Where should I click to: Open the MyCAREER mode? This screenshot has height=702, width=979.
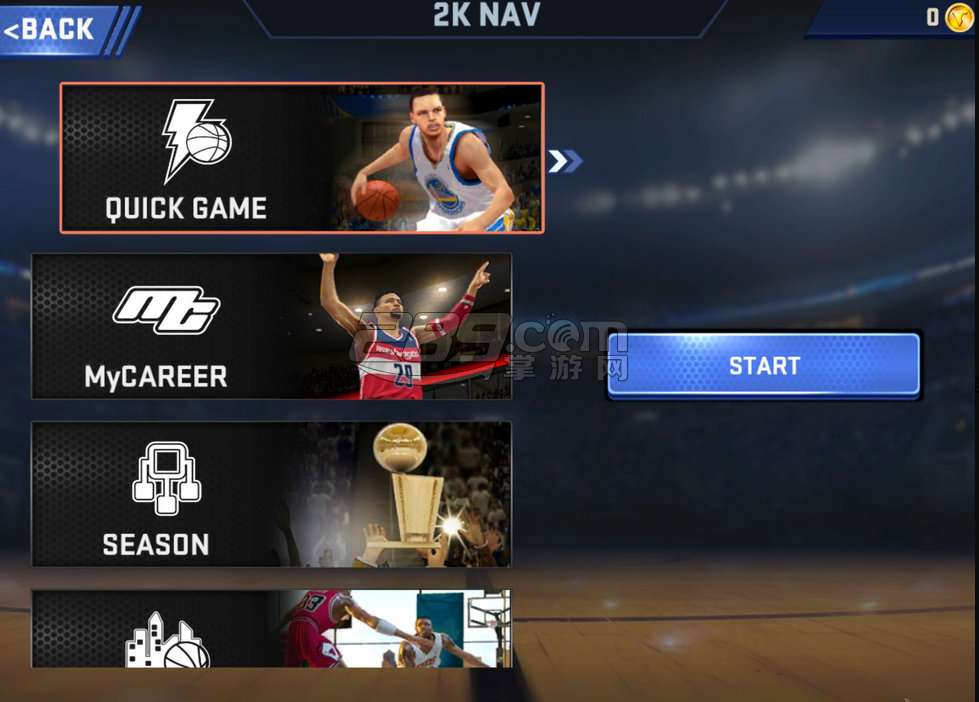[x=271, y=326]
